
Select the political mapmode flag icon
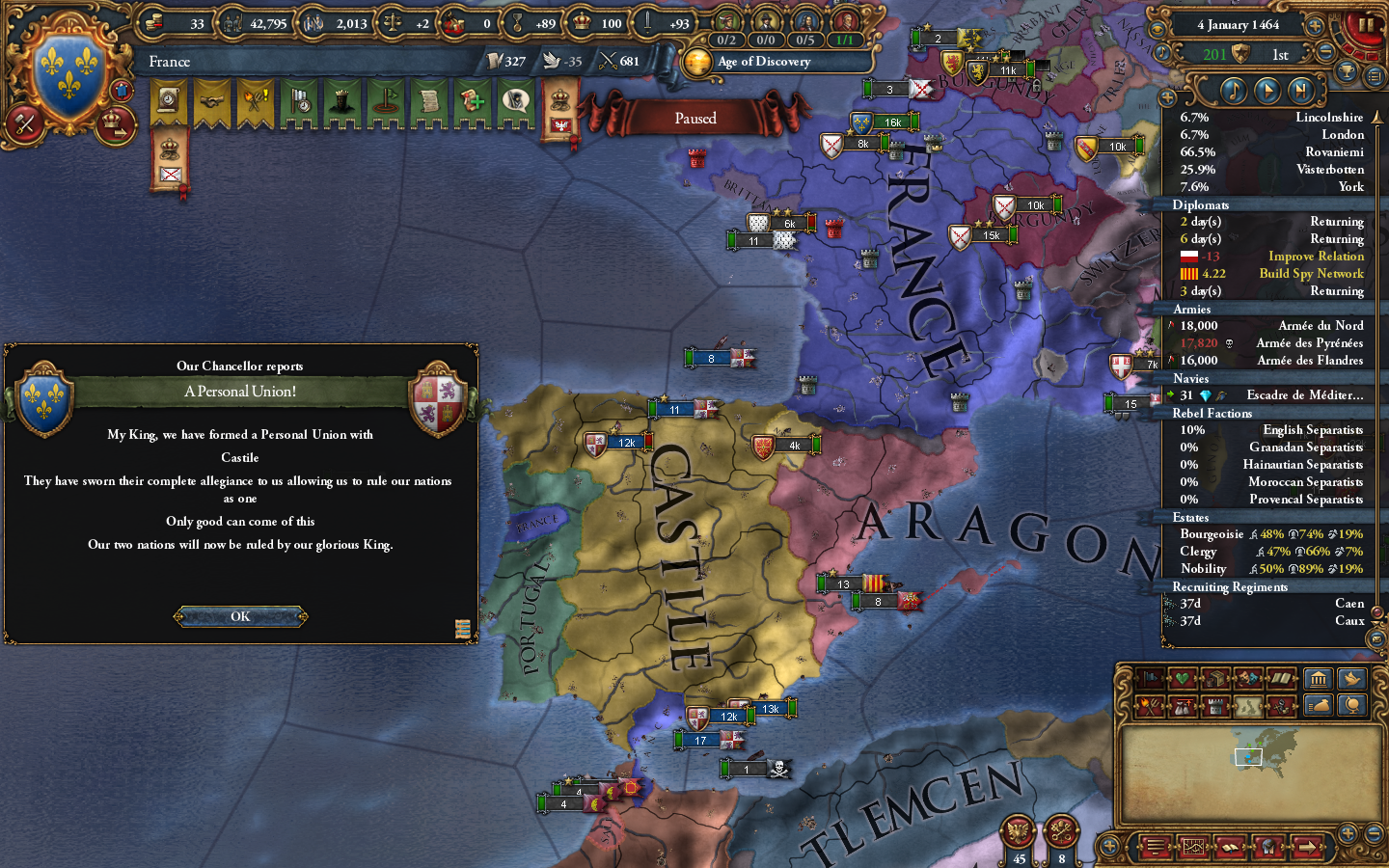[1151, 678]
